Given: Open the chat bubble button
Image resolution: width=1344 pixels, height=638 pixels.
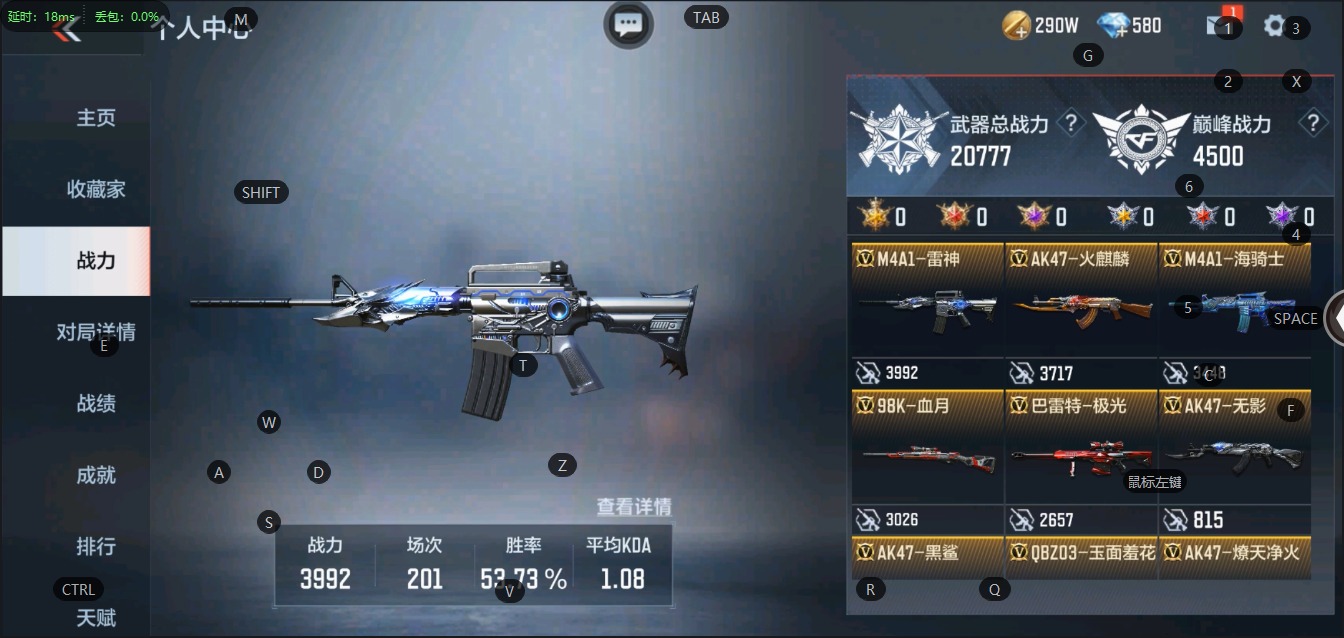Looking at the screenshot, I should pos(628,24).
